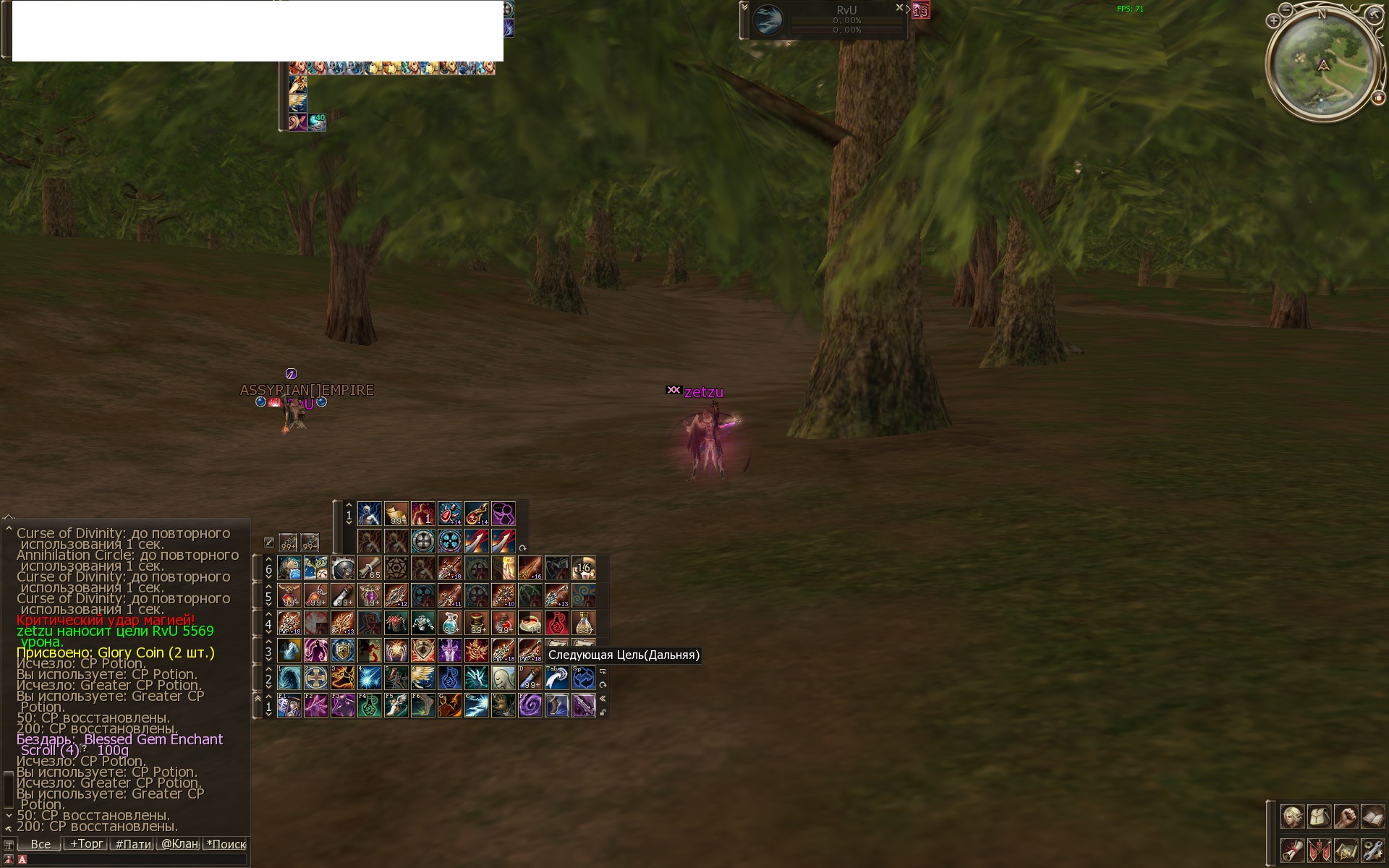Screen dimensions: 1389x868
Task: Open system settings wrench icon
Action: pos(1372,850)
